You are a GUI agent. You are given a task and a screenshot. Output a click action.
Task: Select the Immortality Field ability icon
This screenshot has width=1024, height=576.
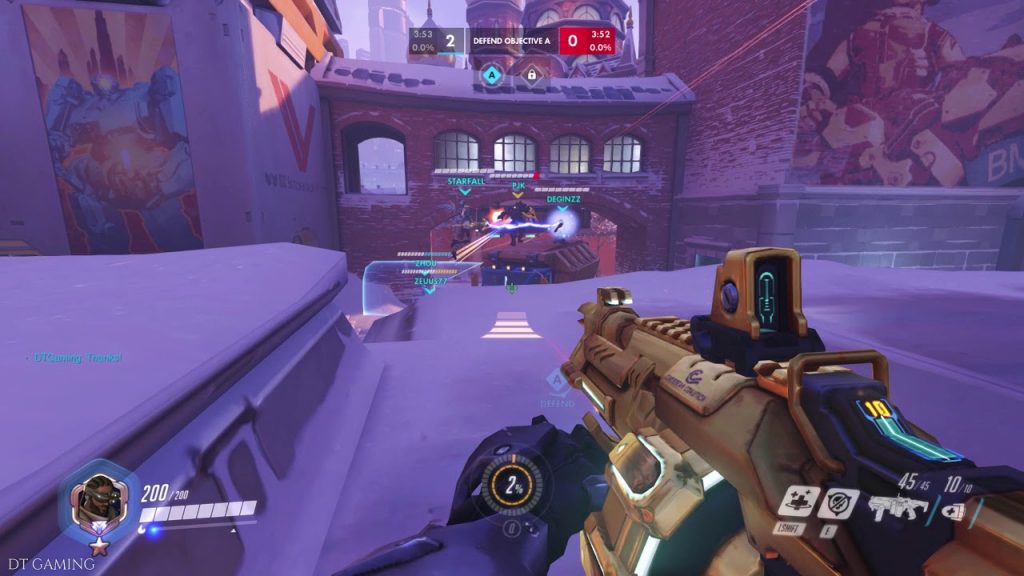[x=837, y=503]
